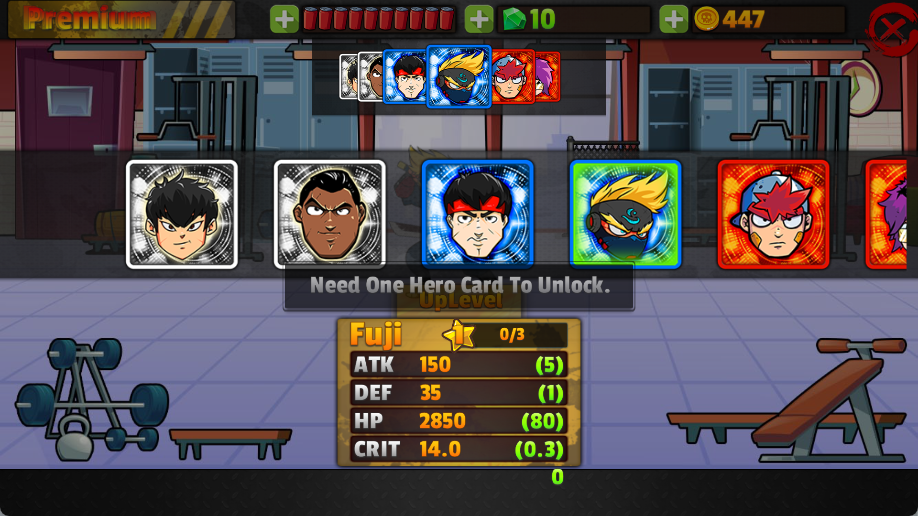Open the Premium offer banner
918x516 pixels.
[x=120, y=19]
